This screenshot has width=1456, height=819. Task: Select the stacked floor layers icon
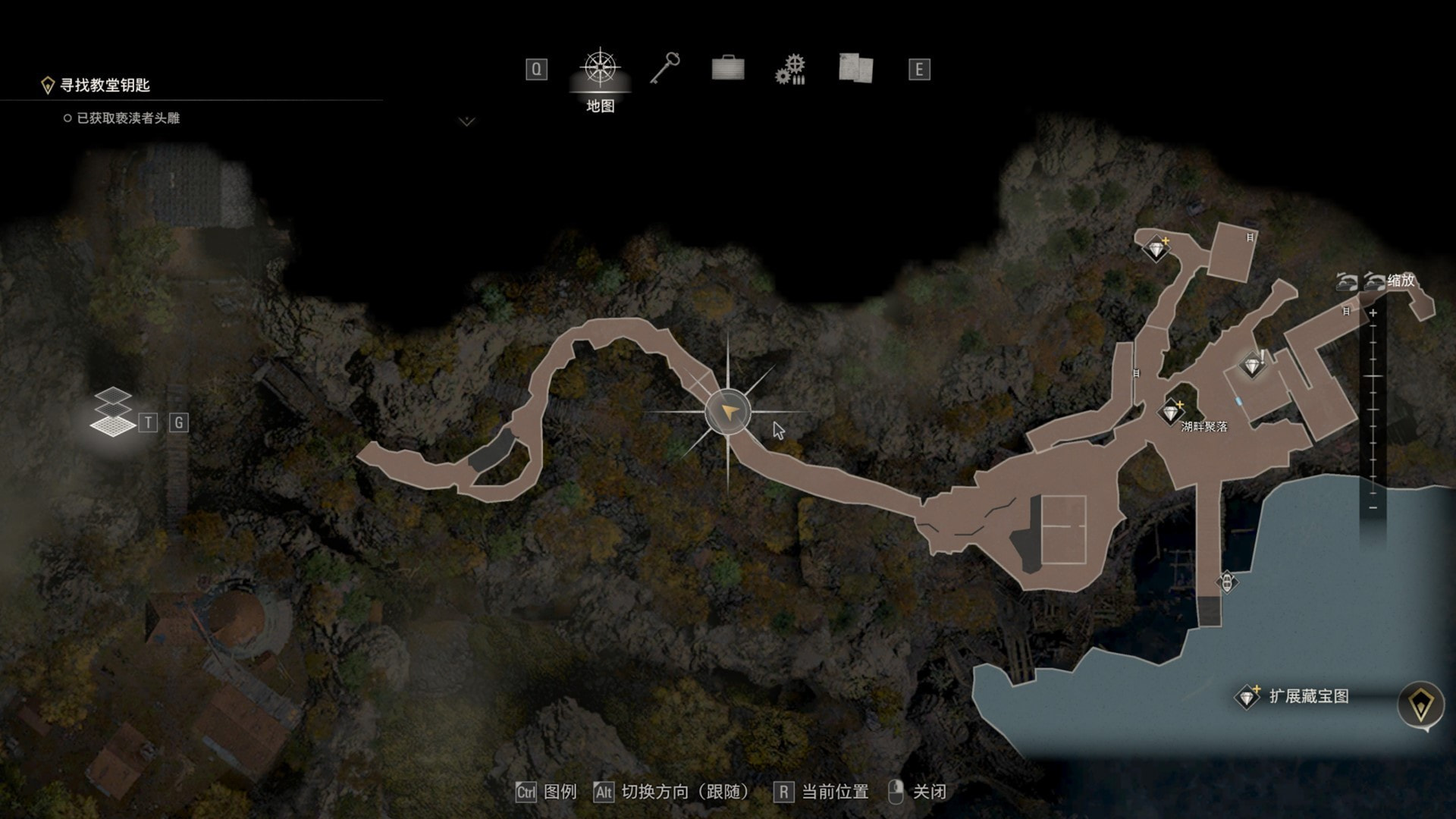click(112, 413)
